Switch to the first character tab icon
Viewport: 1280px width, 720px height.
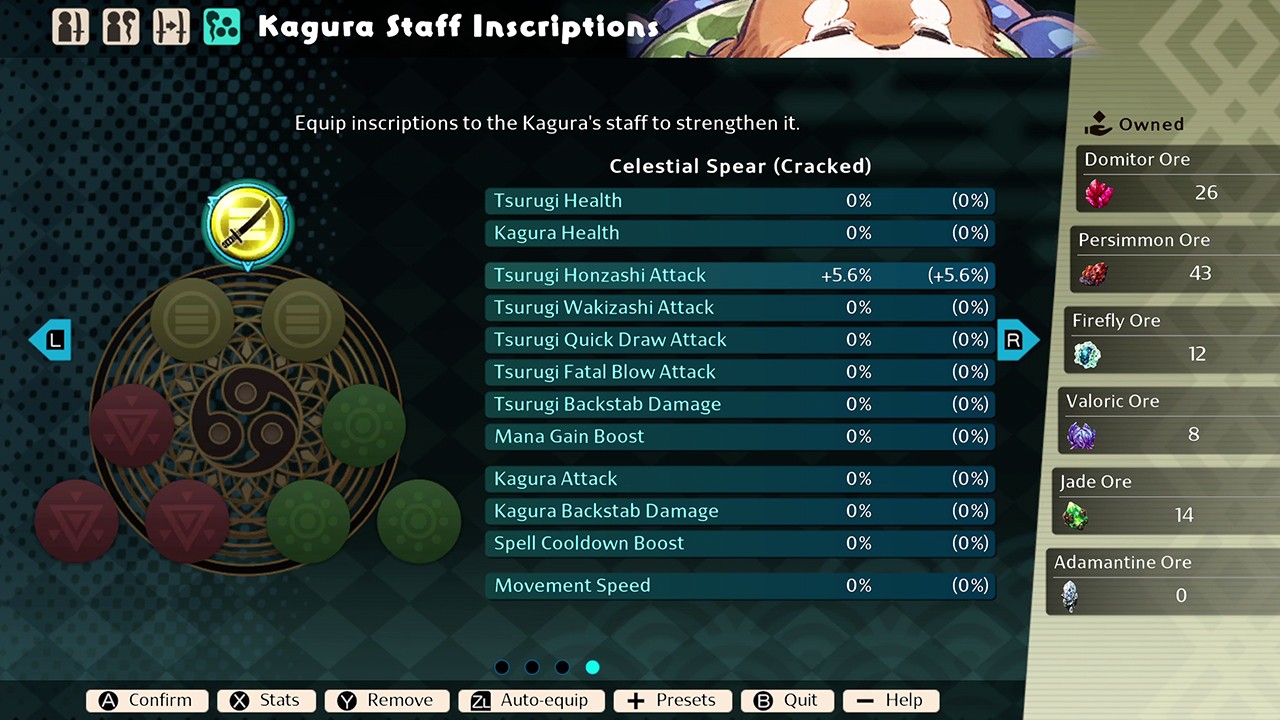click(x=70, y=27)
